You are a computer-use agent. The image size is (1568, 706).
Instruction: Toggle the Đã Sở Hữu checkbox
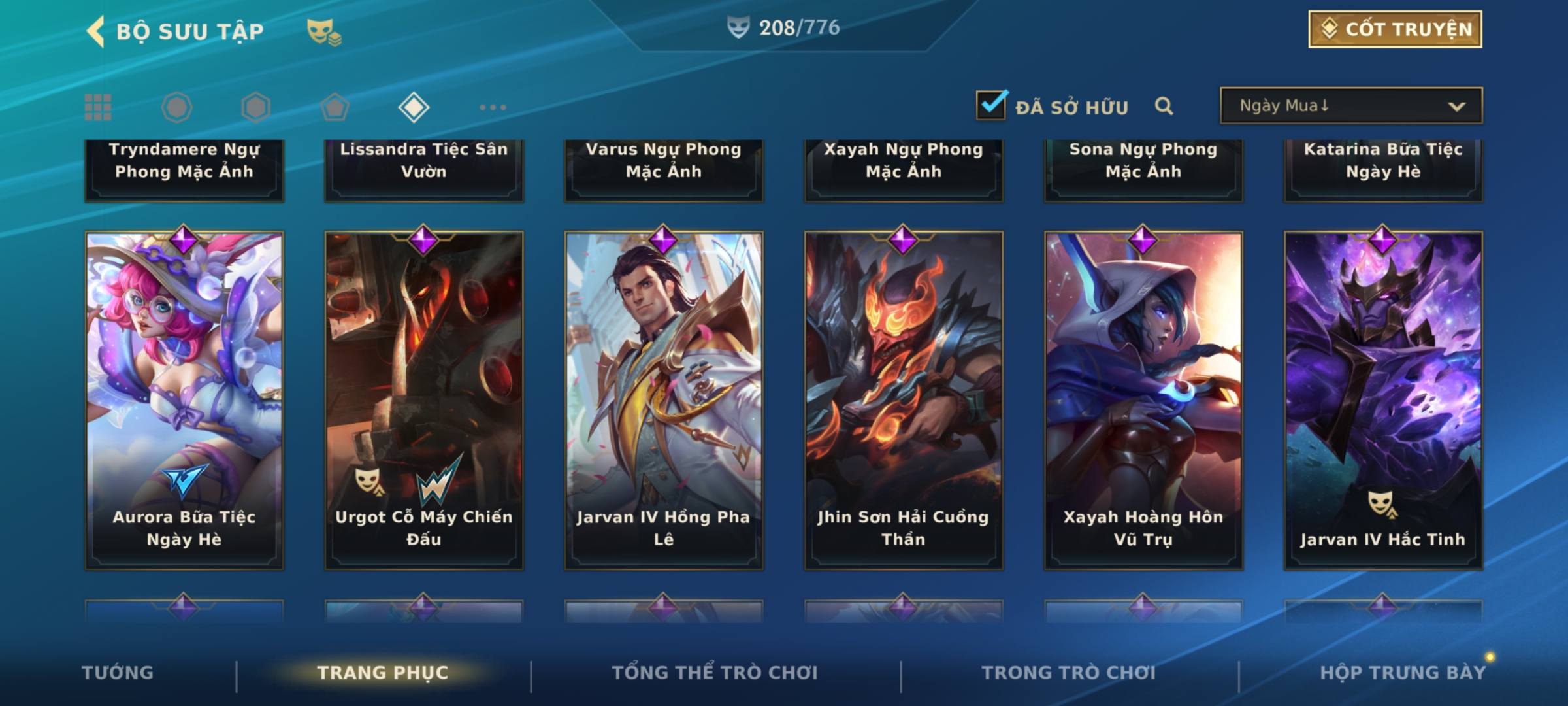(x=991, y=105)
